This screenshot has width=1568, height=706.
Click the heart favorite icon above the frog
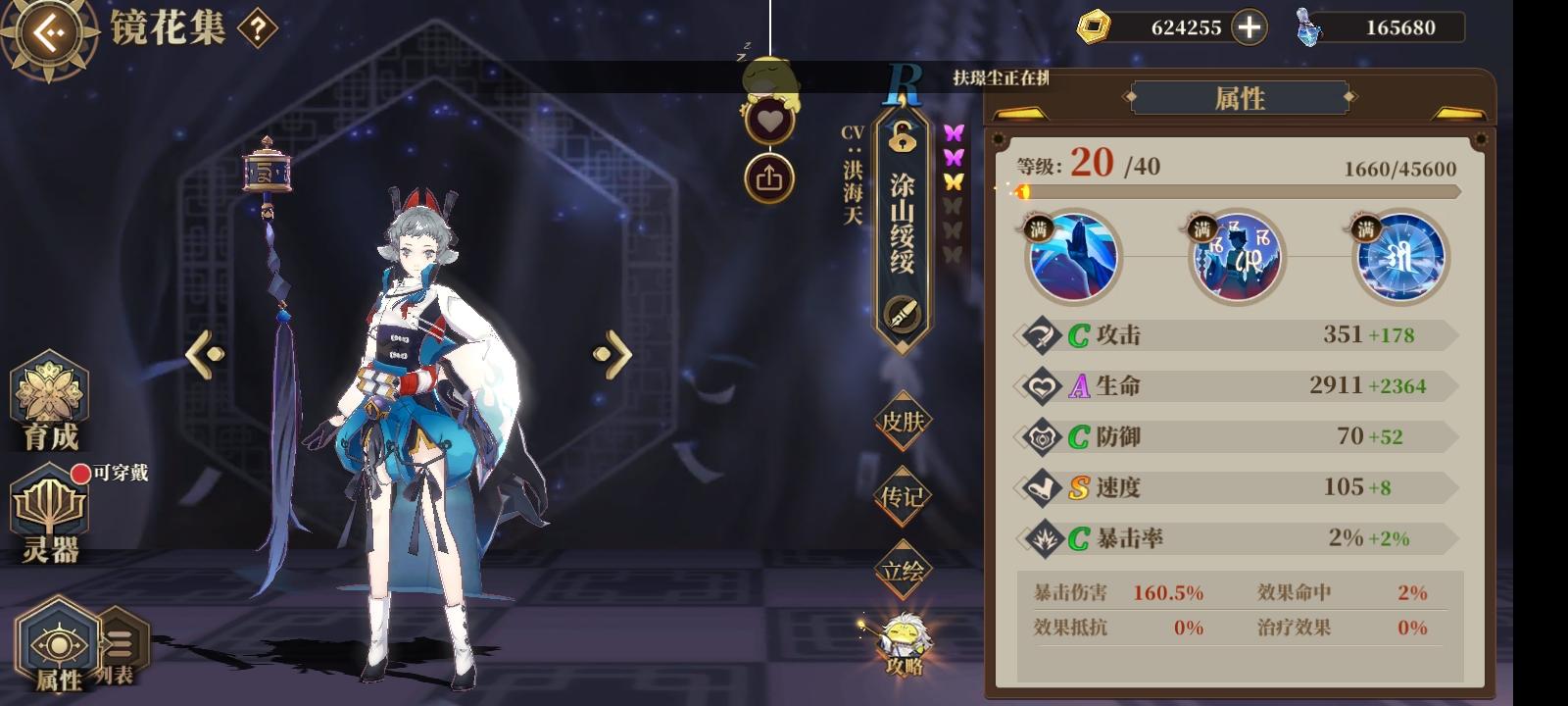tap(770, 118)
